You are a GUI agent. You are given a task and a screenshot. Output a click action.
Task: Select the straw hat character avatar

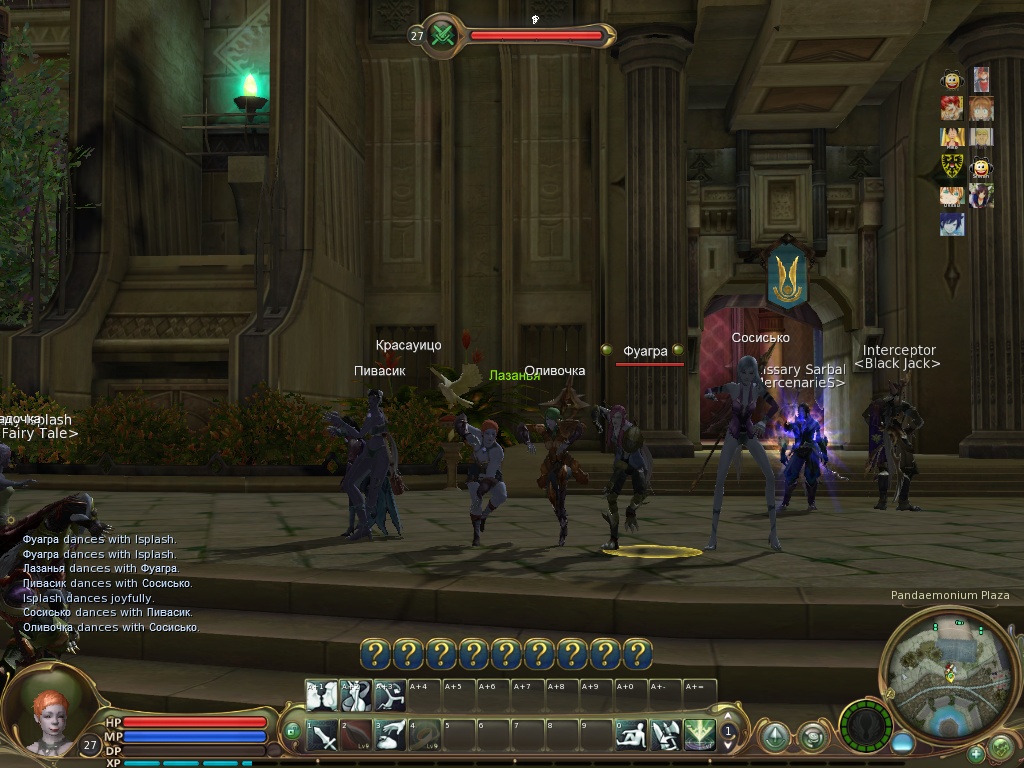click(951, 137)
